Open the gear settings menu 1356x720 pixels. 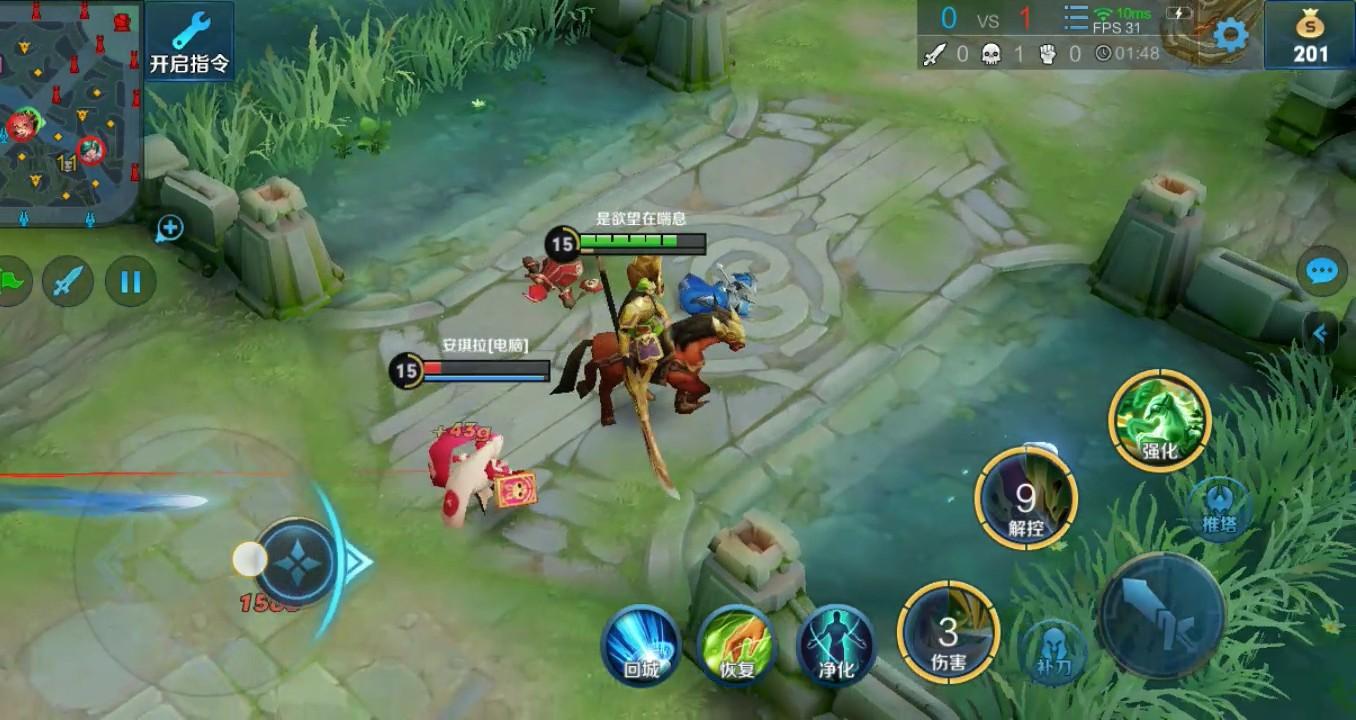[1230, 36]
